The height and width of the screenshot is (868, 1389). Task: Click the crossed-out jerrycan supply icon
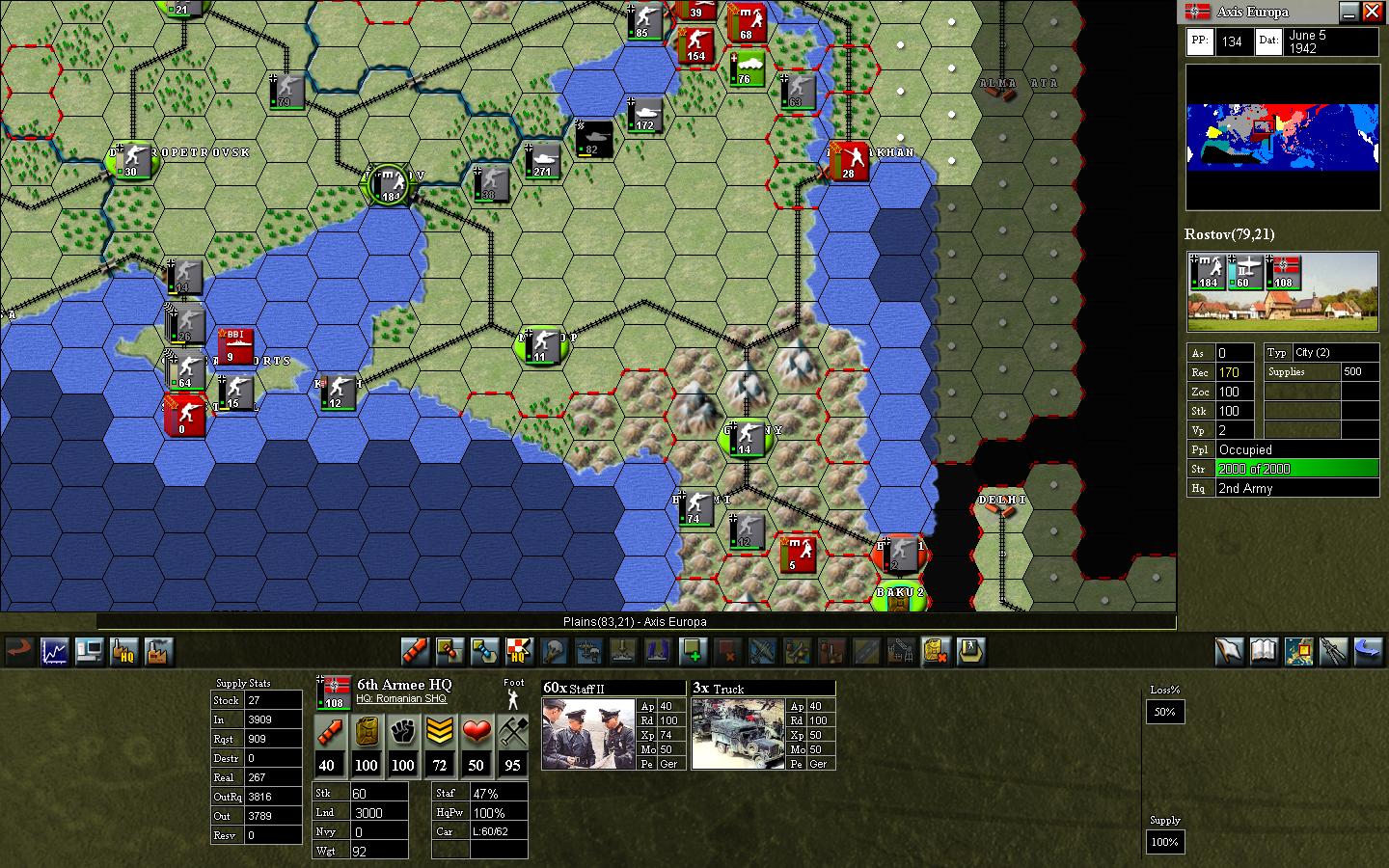(x=936, y=652)
